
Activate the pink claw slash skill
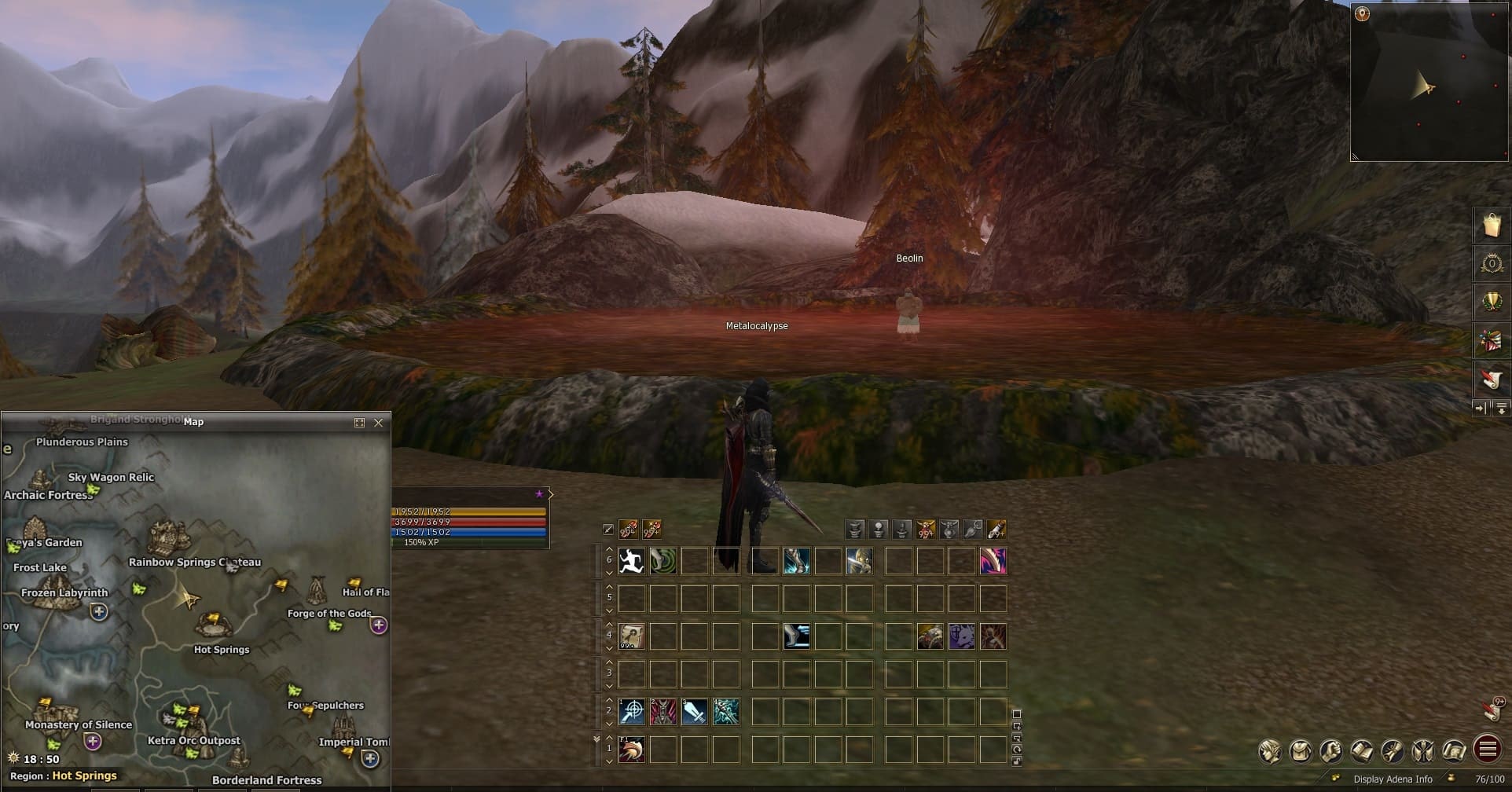click(x=993, y=561)
